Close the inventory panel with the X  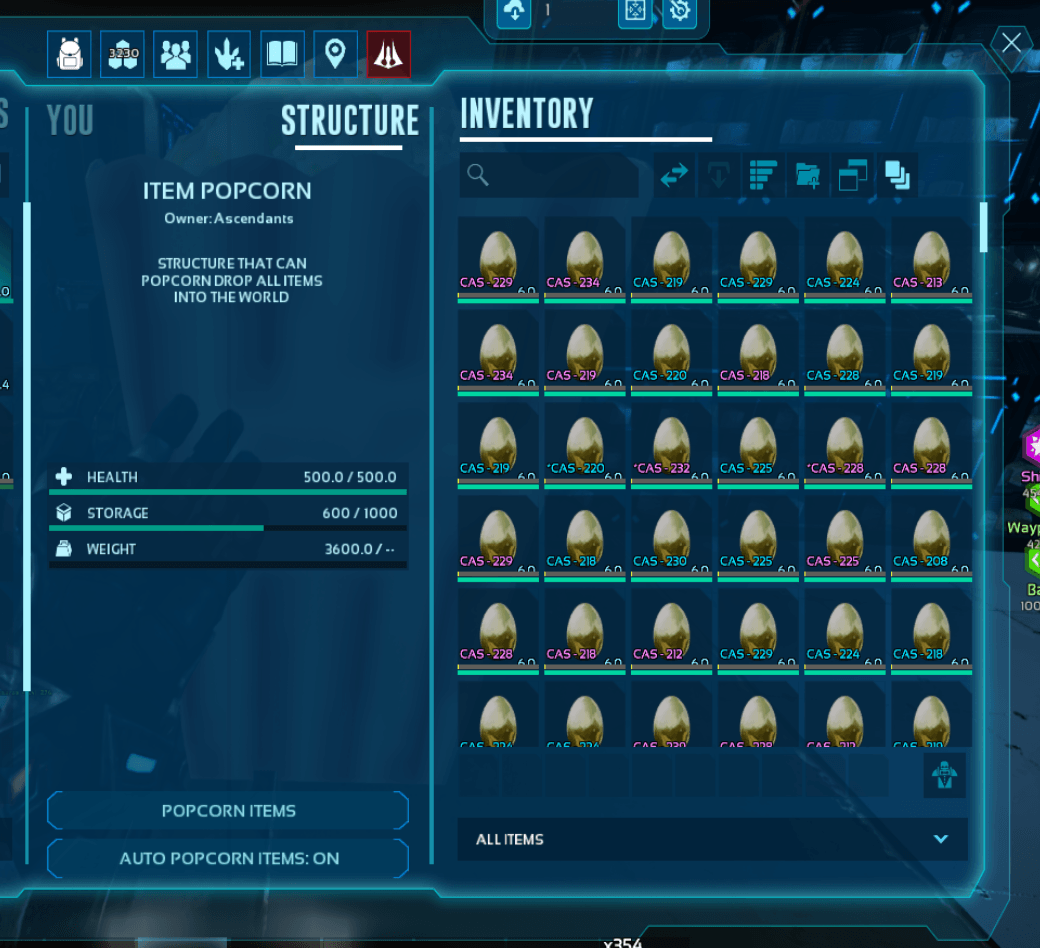(1011, 43)
